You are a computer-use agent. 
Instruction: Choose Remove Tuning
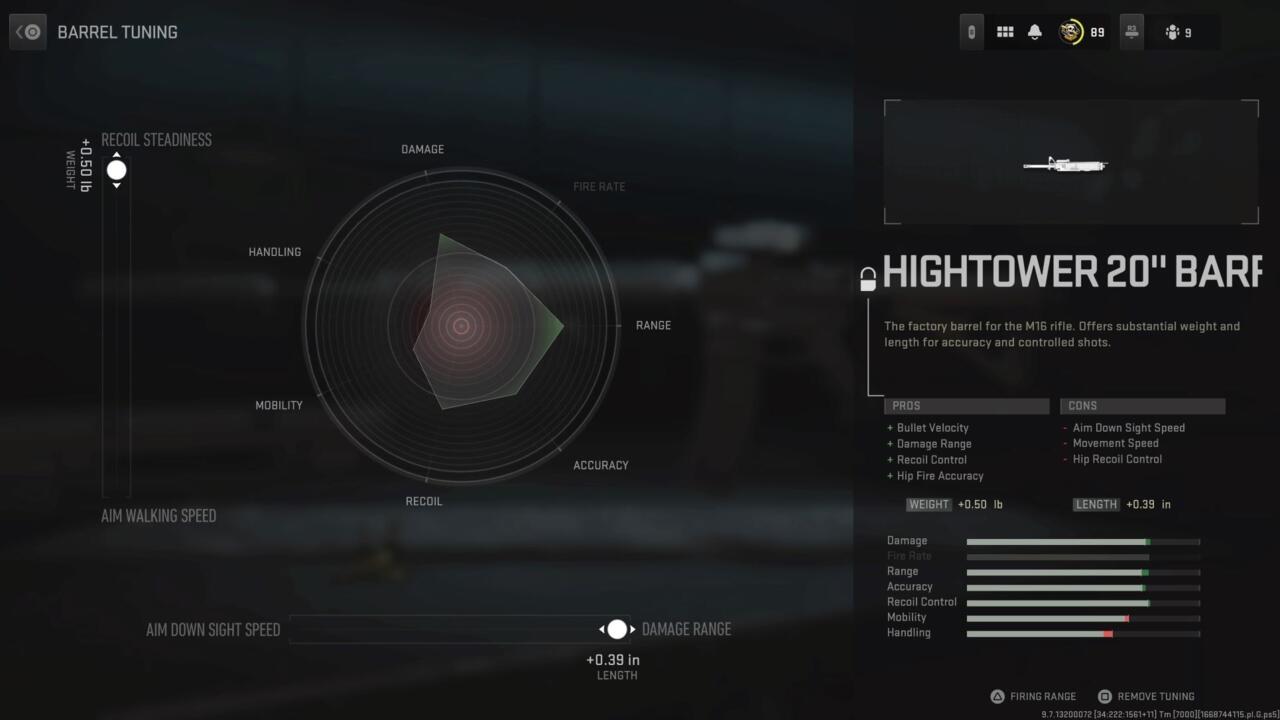pyautogui.click(x=1146, y=696)
